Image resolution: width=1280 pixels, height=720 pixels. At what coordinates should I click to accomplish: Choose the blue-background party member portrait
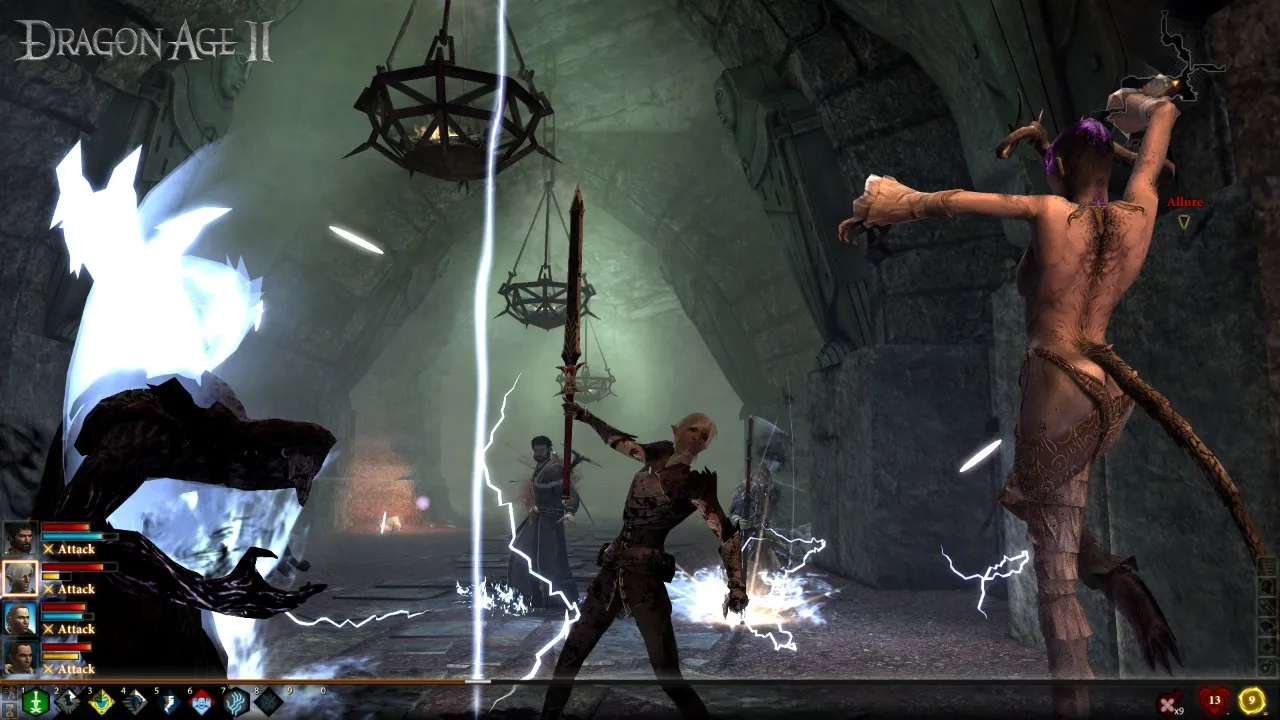coord(20,618)
